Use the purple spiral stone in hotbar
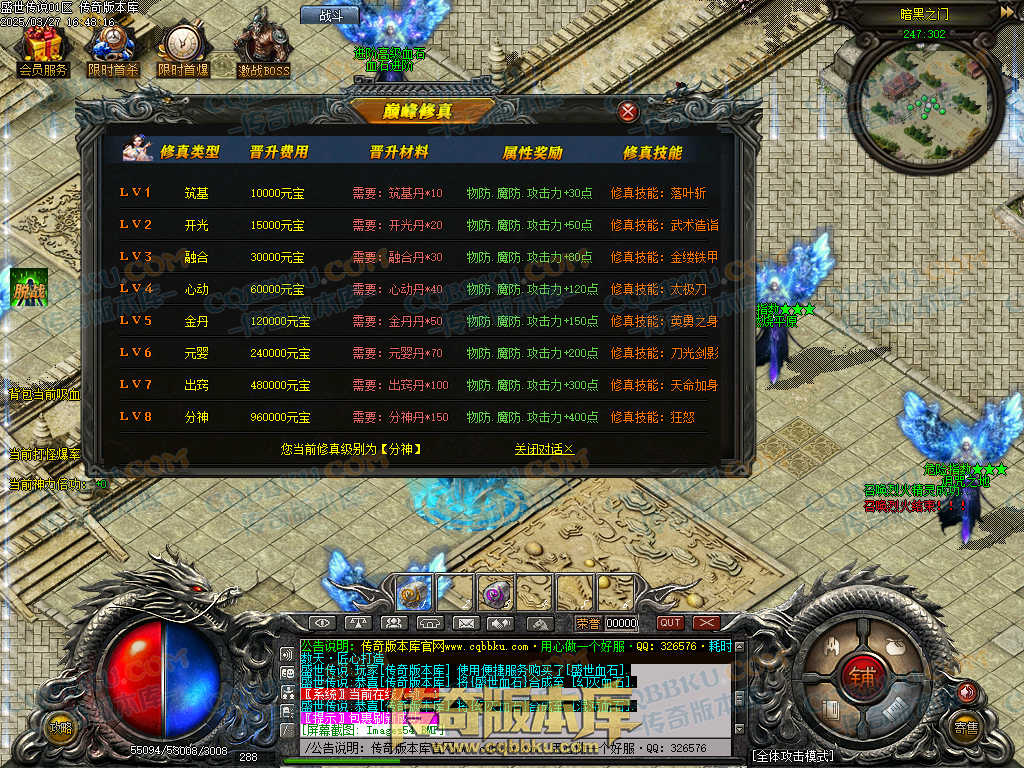This screenshot has height=768, width=1024. 494,591
